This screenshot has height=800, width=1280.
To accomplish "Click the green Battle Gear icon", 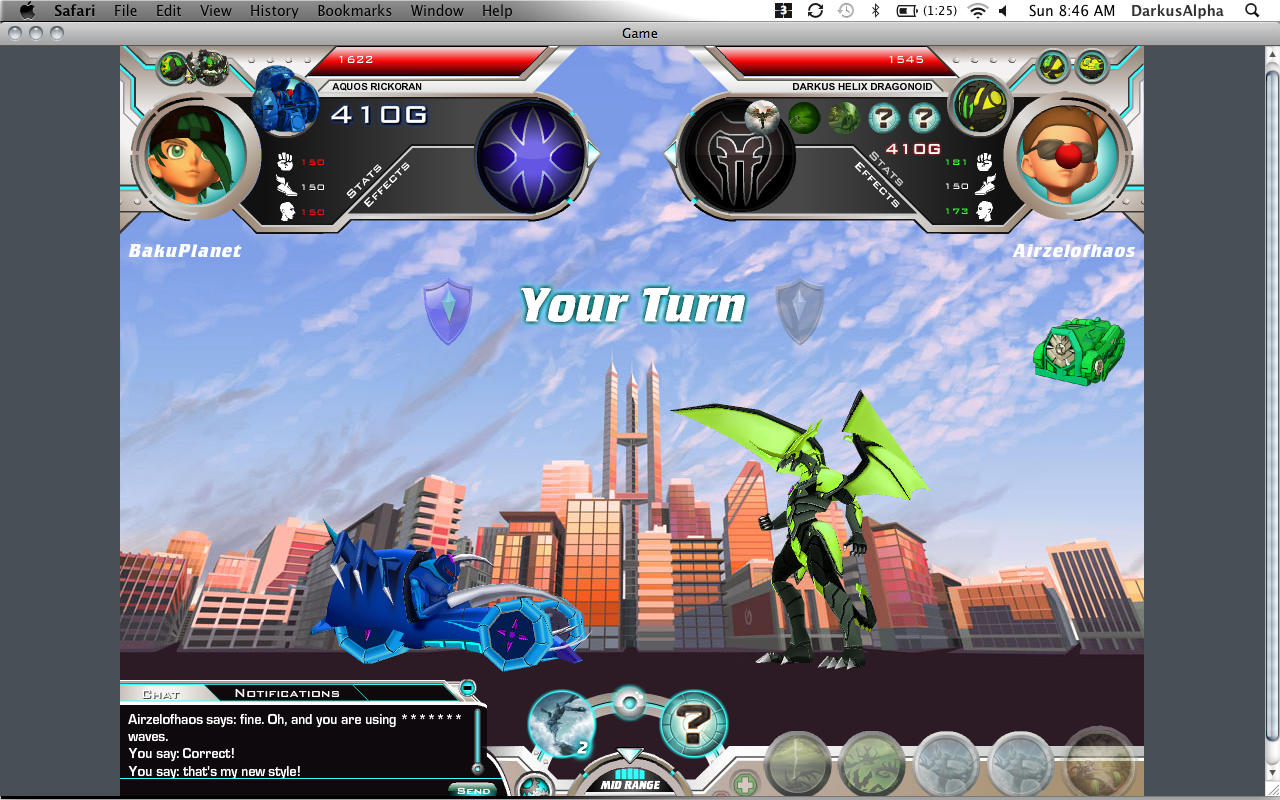I will pos(1077,350).
